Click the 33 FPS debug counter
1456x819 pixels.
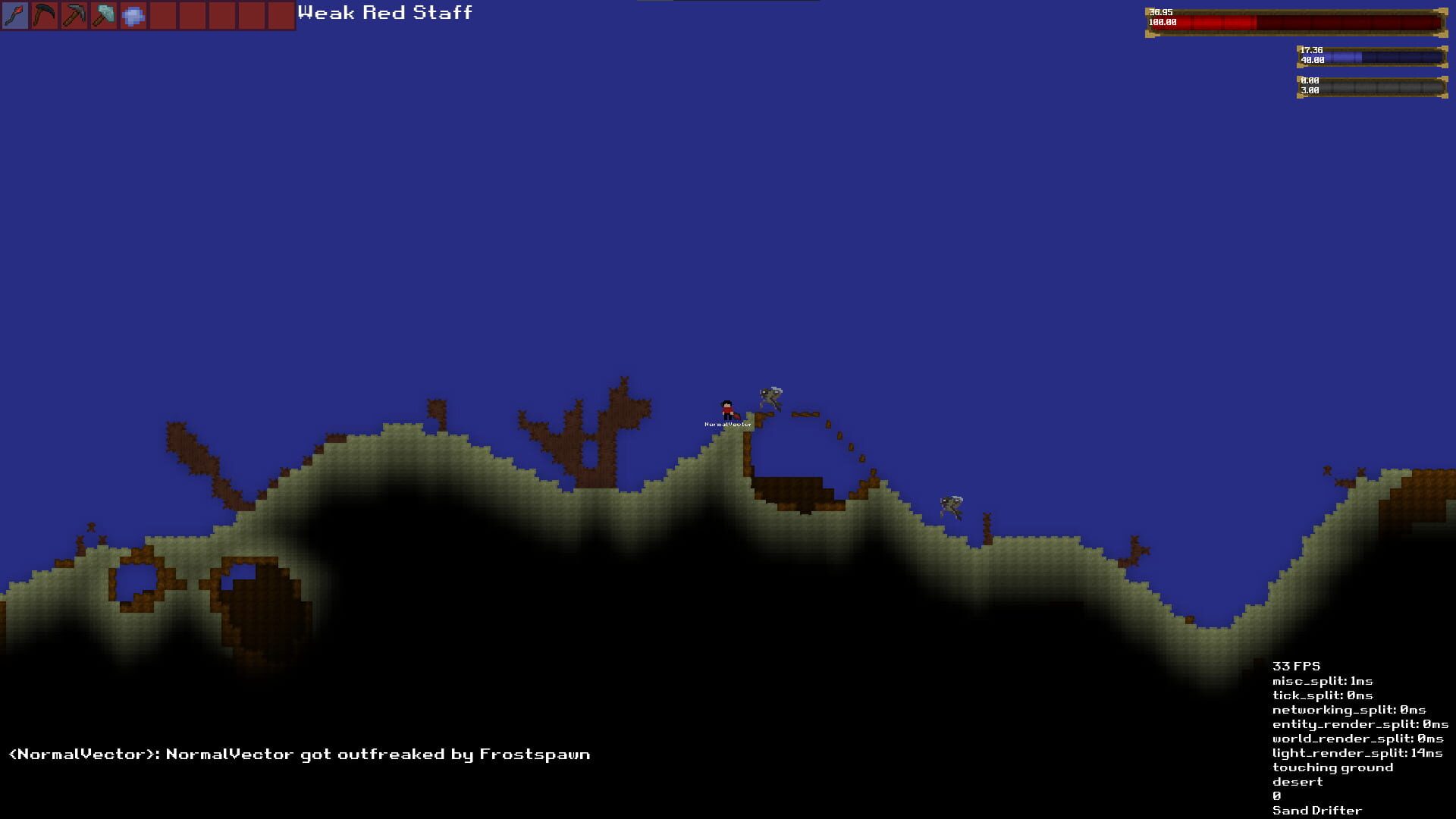coord(1298,667)
